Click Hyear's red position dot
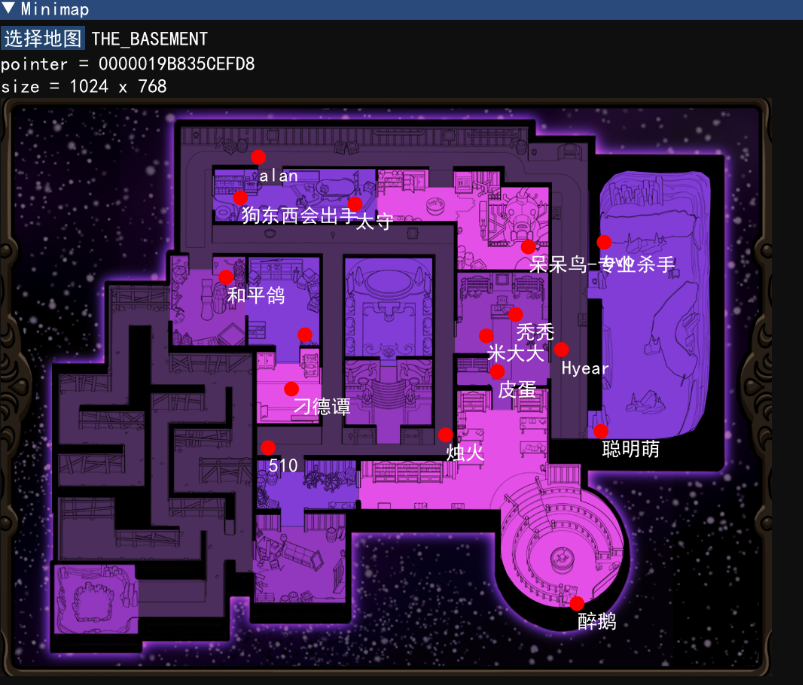 click(x=562, y=350)
